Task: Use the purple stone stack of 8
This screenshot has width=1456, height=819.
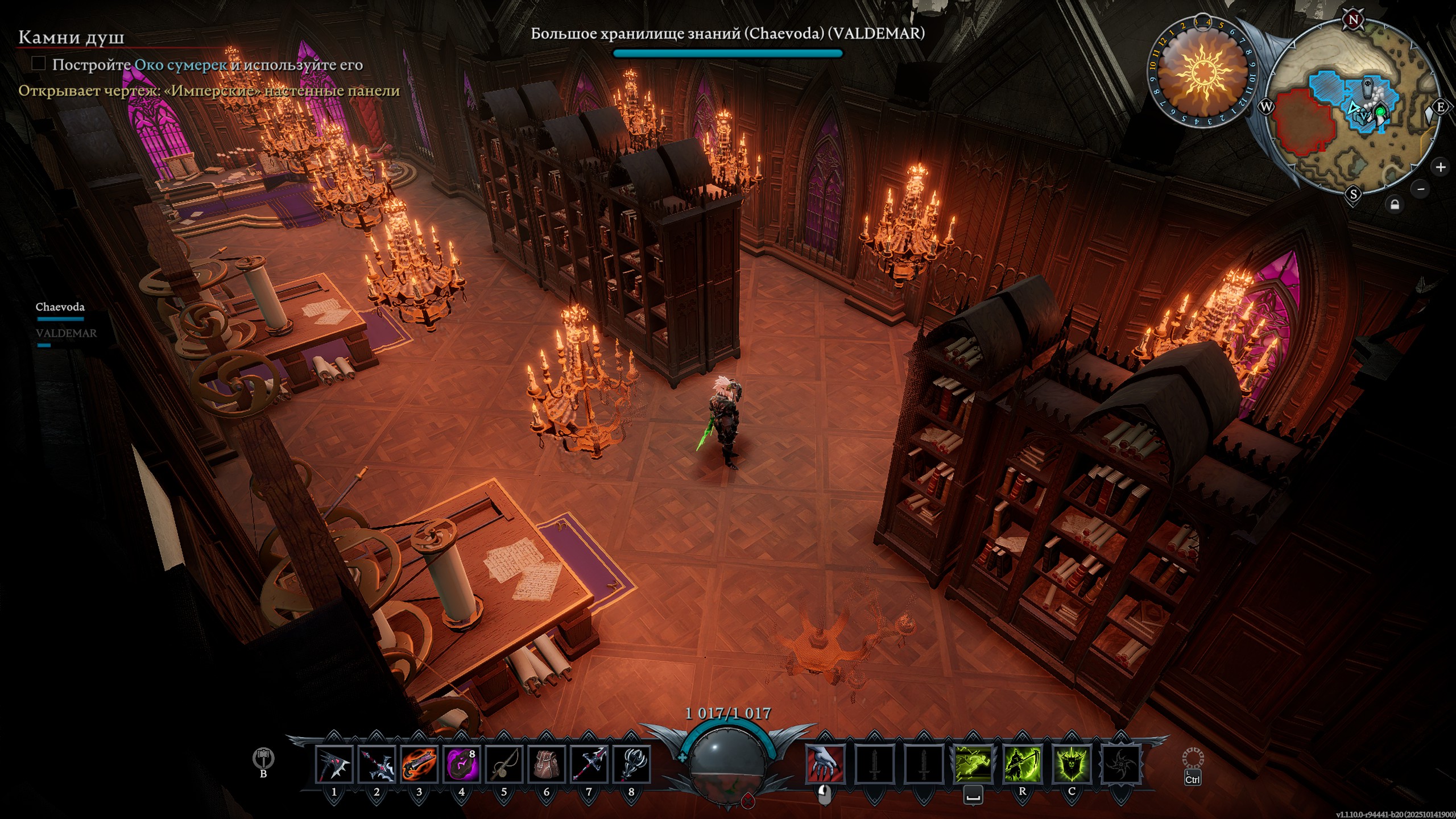Action: point(461,764)
